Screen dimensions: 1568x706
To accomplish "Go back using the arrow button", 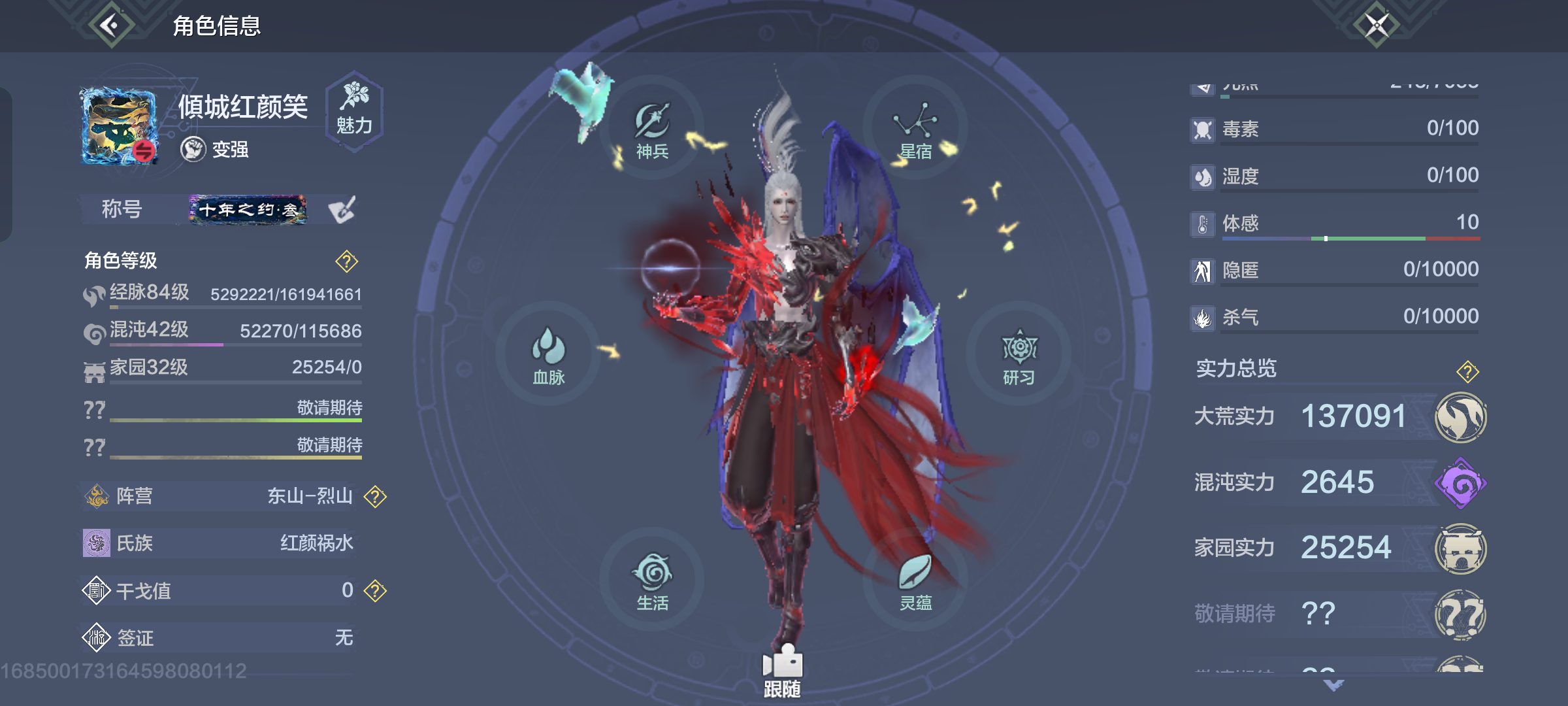I will point(111,25).
